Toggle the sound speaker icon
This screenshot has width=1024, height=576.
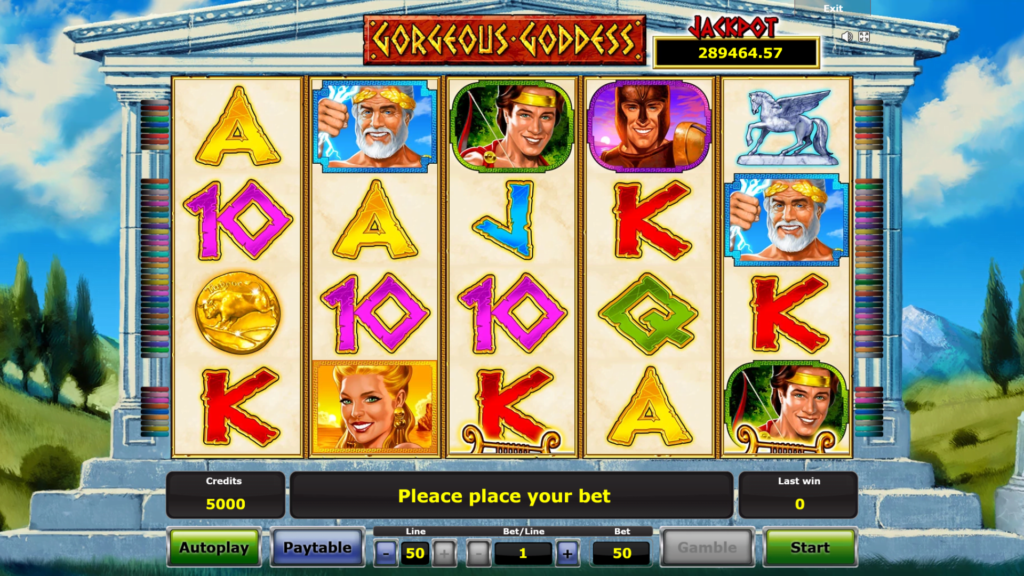point(846,37)
